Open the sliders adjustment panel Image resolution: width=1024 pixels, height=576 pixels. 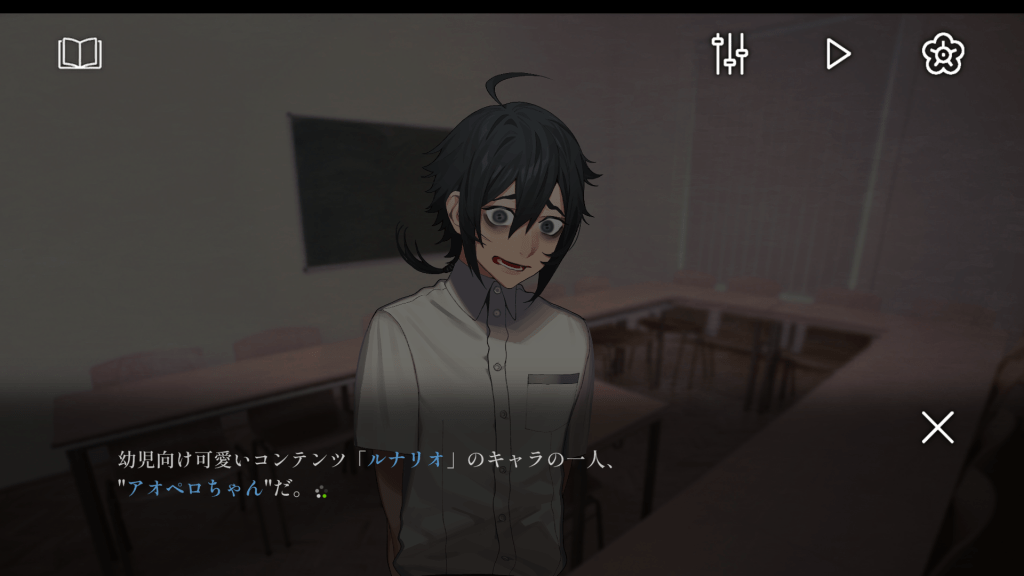[x=730, y=53]
